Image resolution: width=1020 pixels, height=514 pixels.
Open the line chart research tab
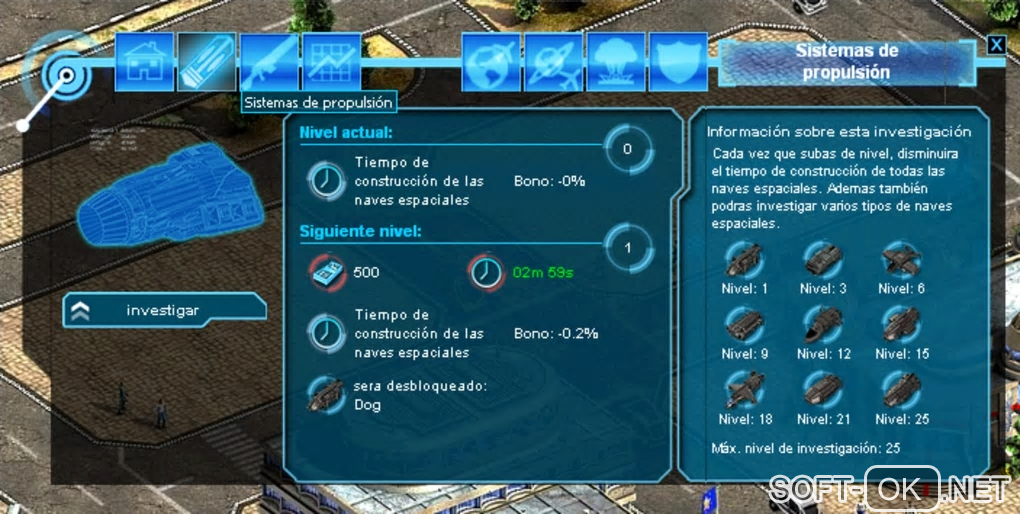331,62
